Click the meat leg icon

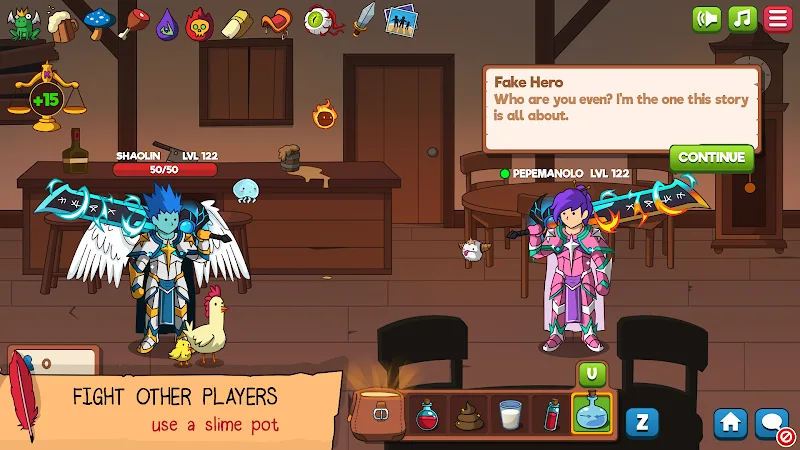point(133,21)
